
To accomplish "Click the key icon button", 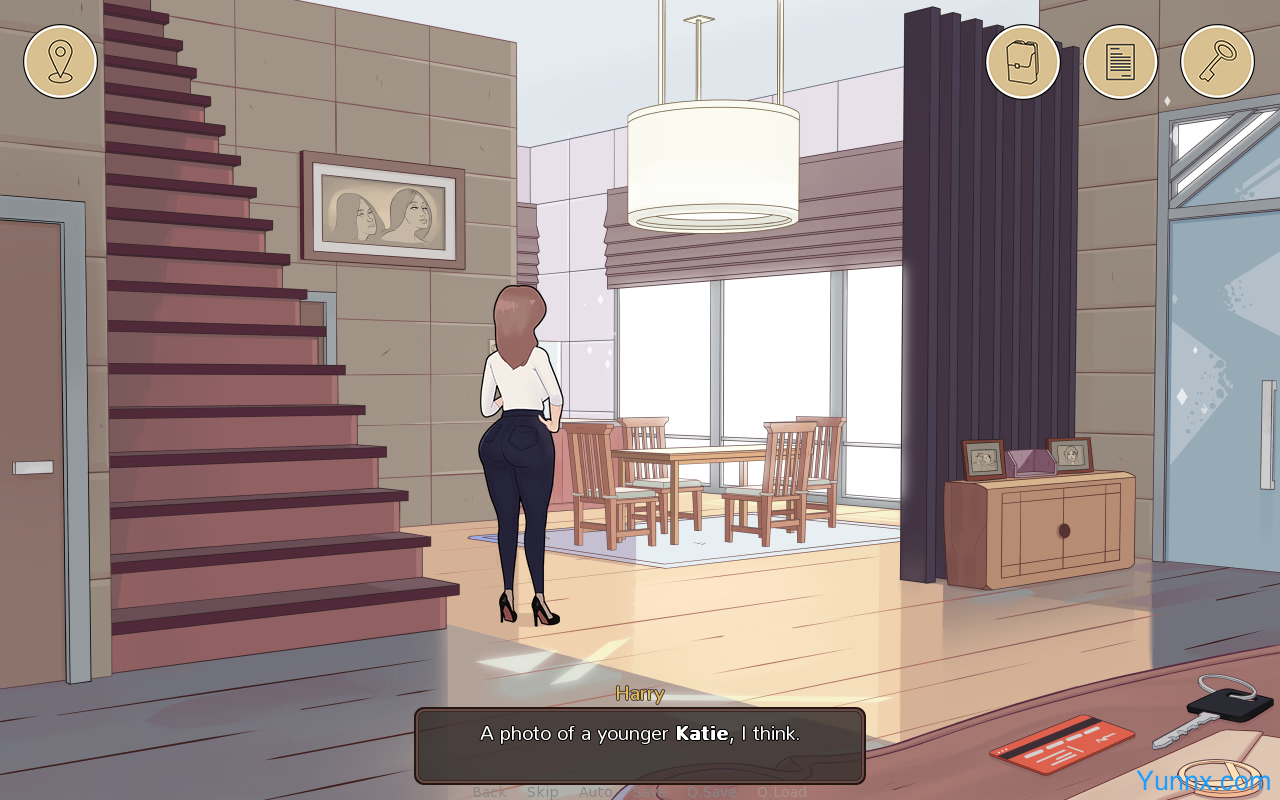I will 1217,61.
